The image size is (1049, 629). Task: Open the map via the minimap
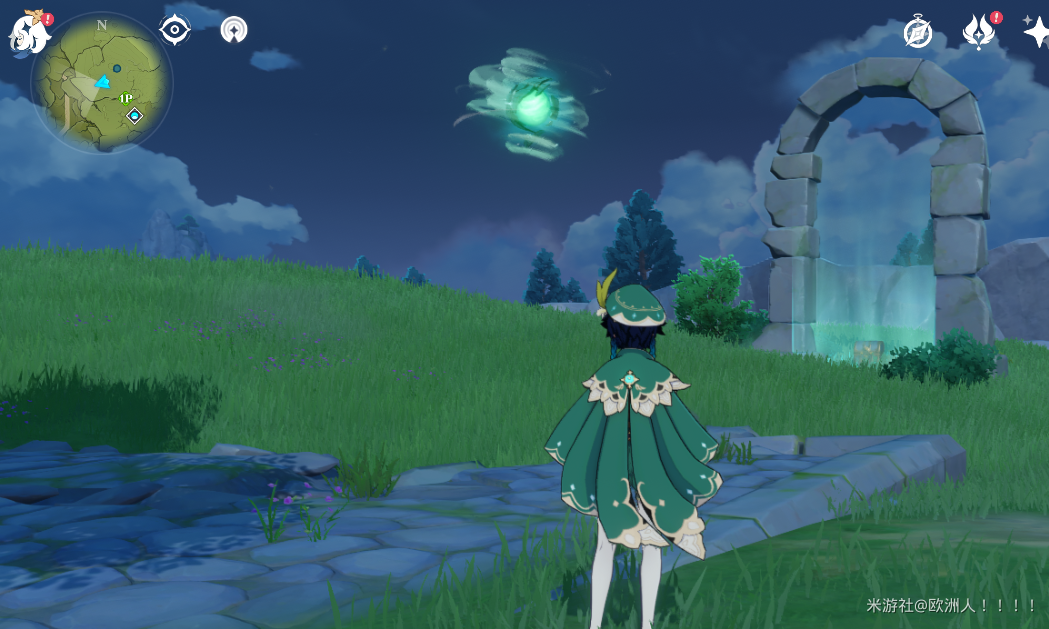click(101, 82)
